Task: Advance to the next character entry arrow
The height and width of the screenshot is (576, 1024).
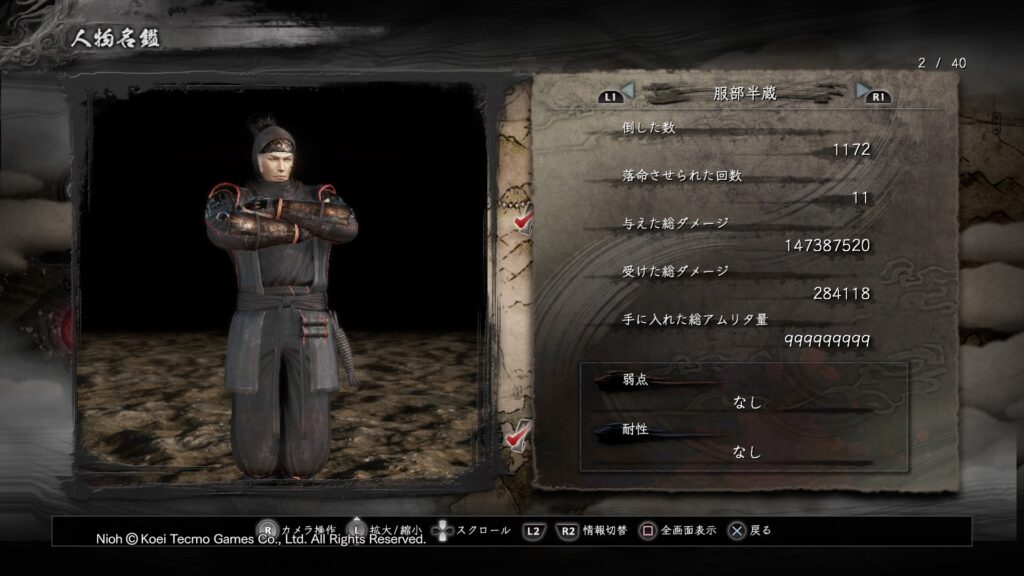Action: tap(862, 92)
